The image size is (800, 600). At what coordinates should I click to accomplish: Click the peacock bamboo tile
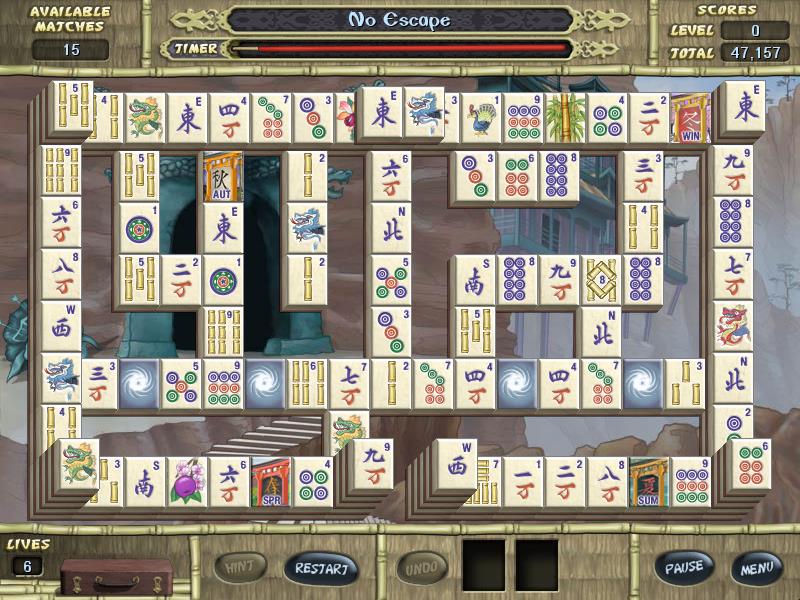[481, 120]
